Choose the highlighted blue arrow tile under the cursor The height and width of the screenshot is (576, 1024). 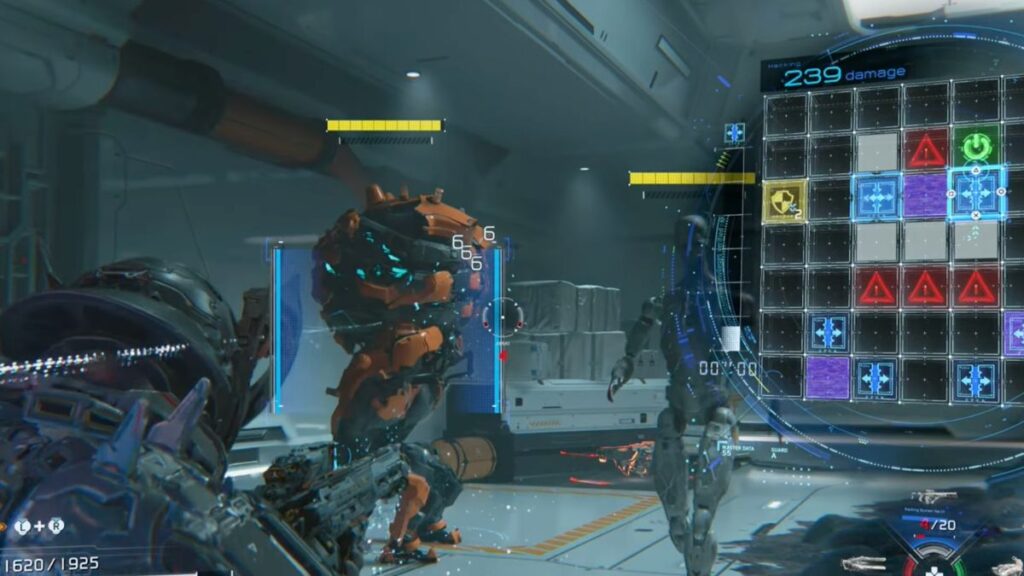[975, 192]
